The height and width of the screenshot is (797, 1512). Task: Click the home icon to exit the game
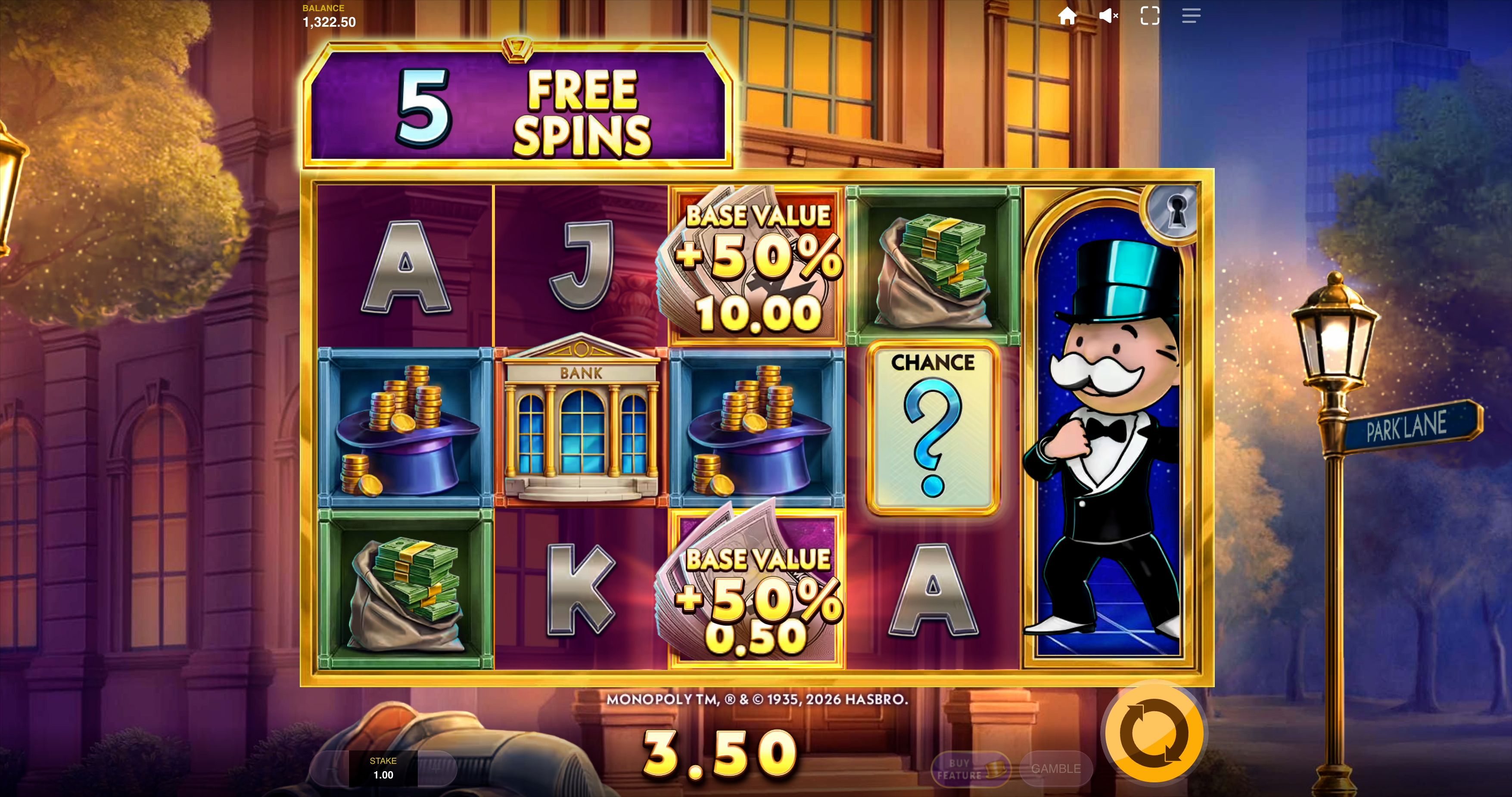[x=1068, y=16]
